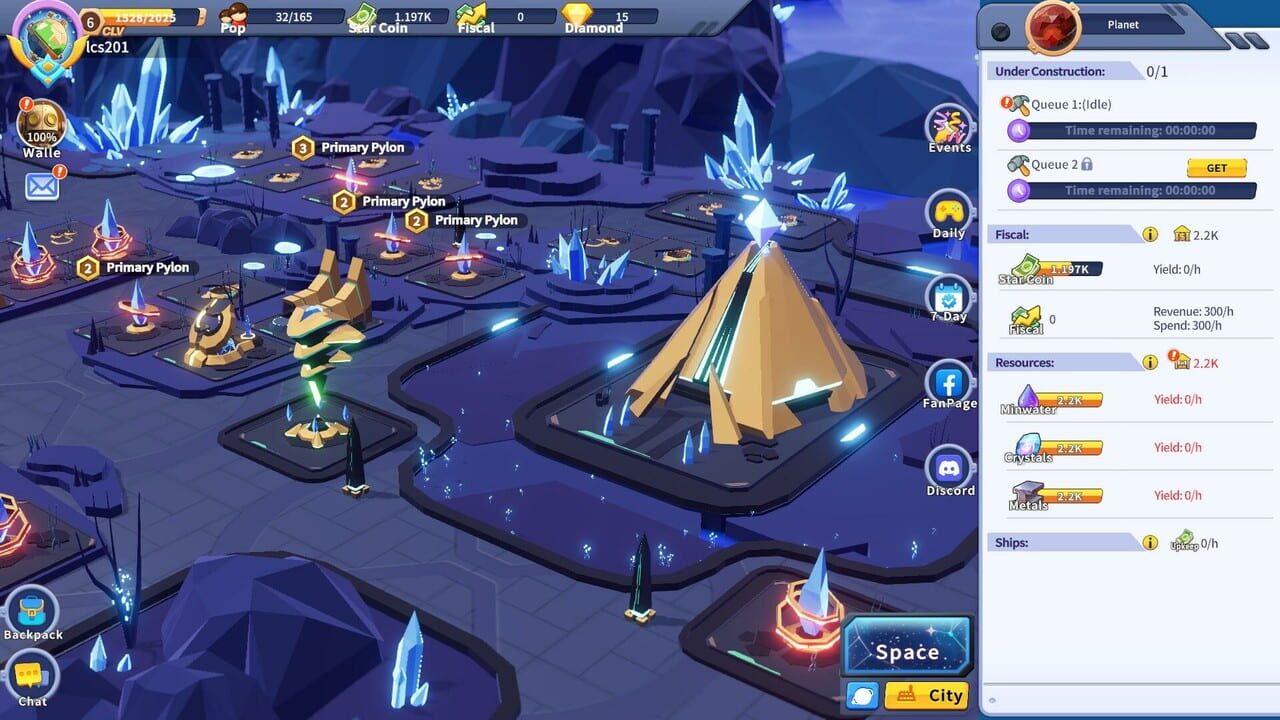1280x720 pixels.
Task: Switch to the City view
Action: [925, 695]
